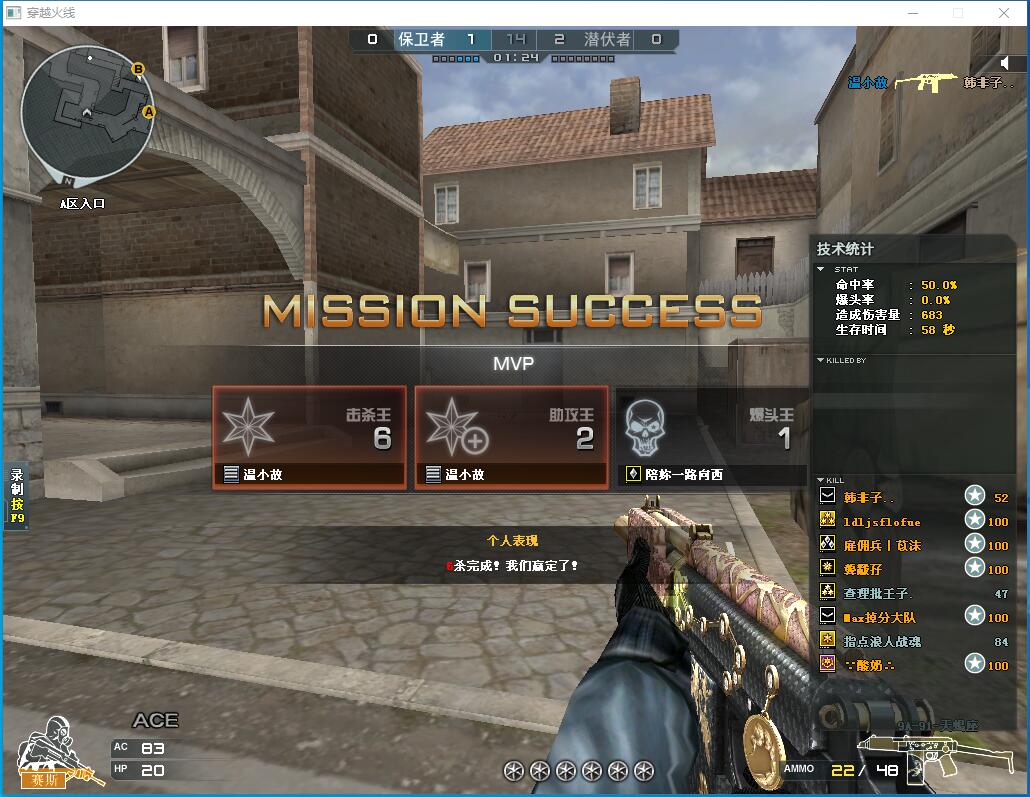Collapse the KILLED BY section
This screenshot has height=797, width=1030.
(x=821, y=360)
